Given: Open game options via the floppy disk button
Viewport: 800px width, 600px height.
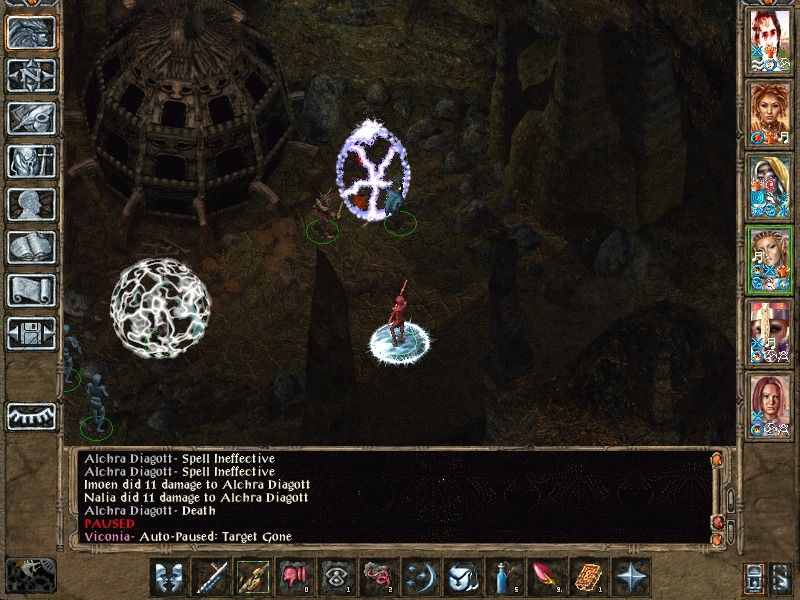Looking at the screenshot, I should pyautogui.click(x=30, y=333).
